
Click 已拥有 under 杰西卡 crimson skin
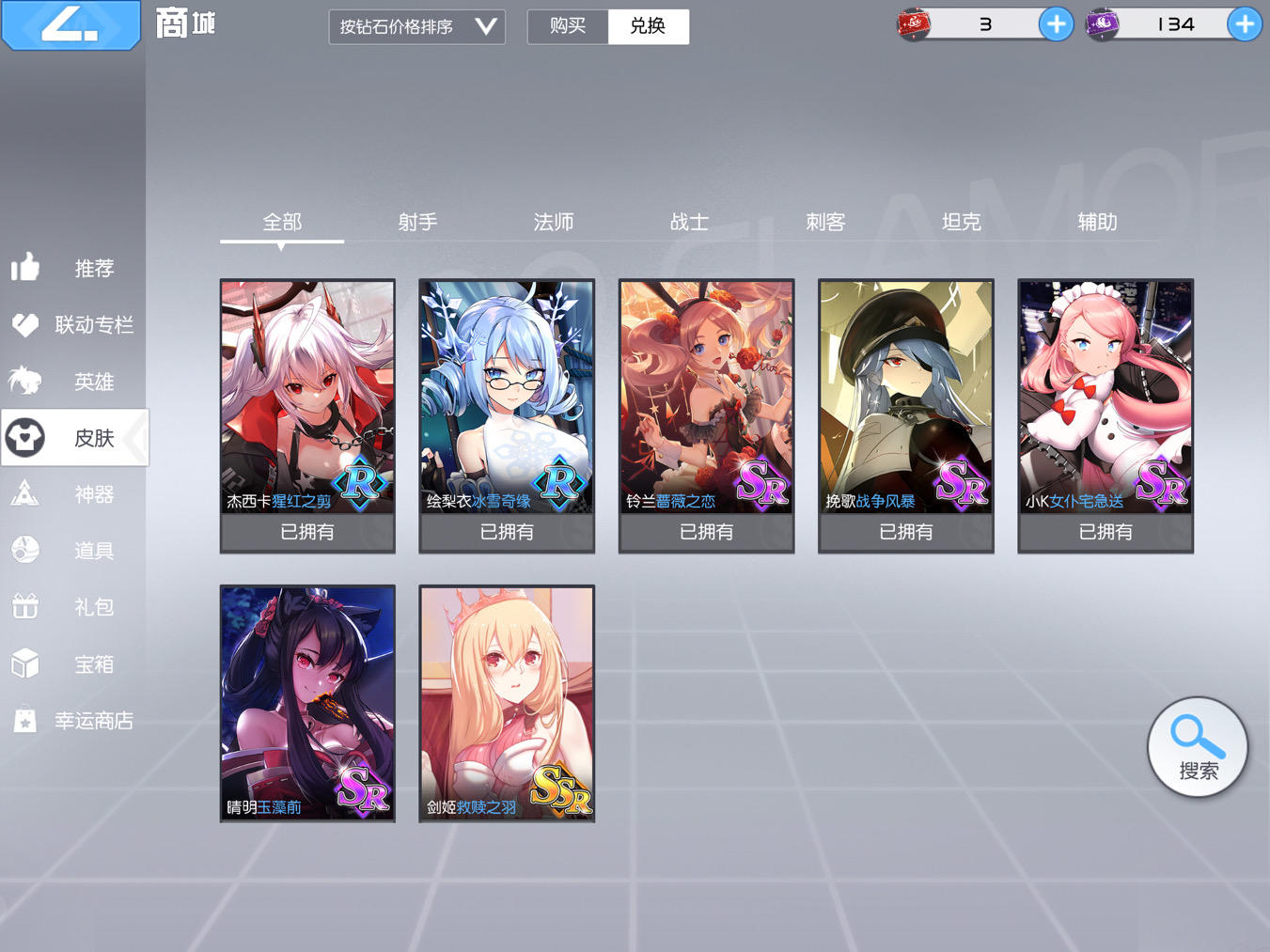307,532
